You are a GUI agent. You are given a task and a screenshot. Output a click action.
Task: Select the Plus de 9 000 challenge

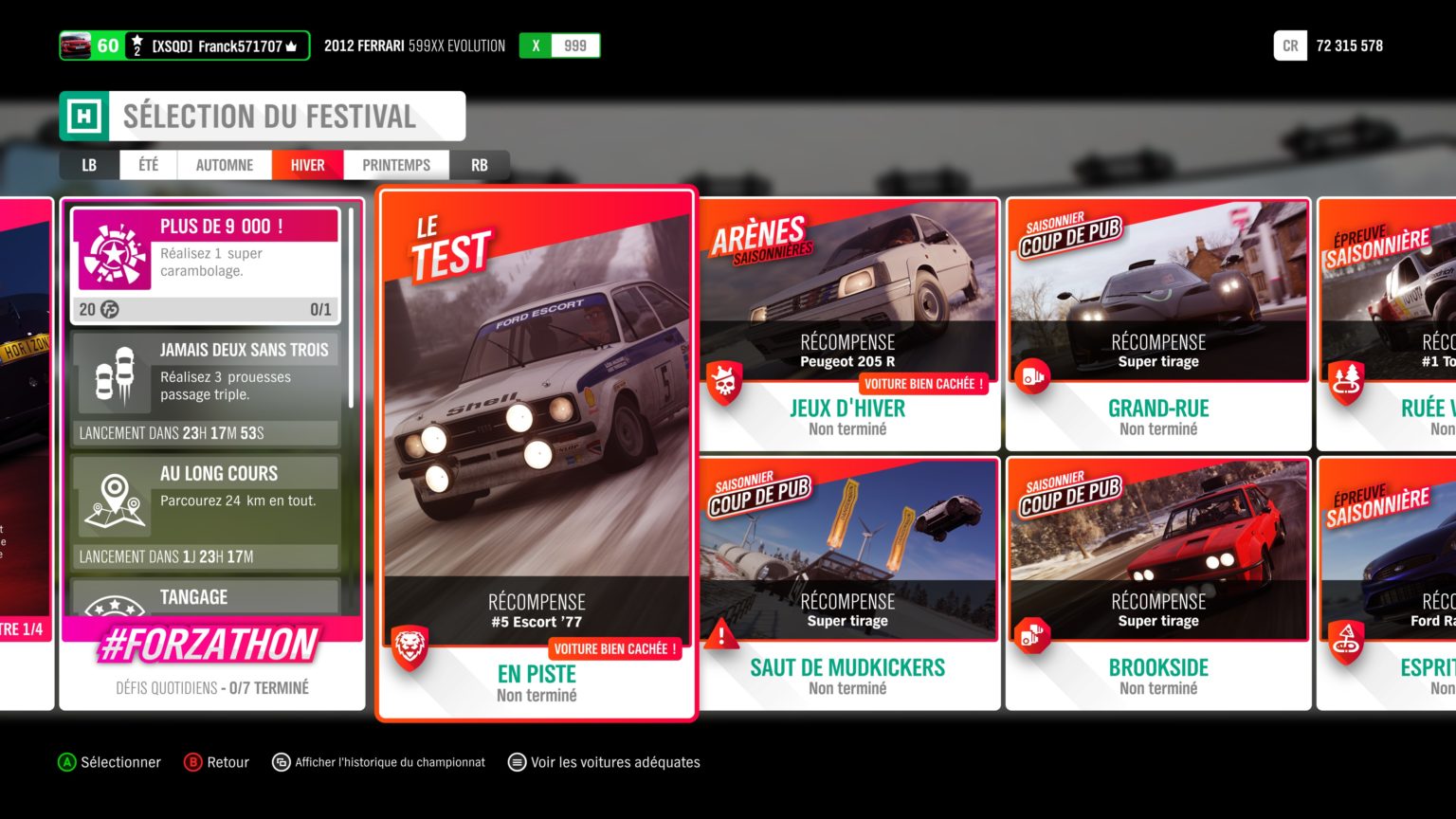[x=206, y=264]
